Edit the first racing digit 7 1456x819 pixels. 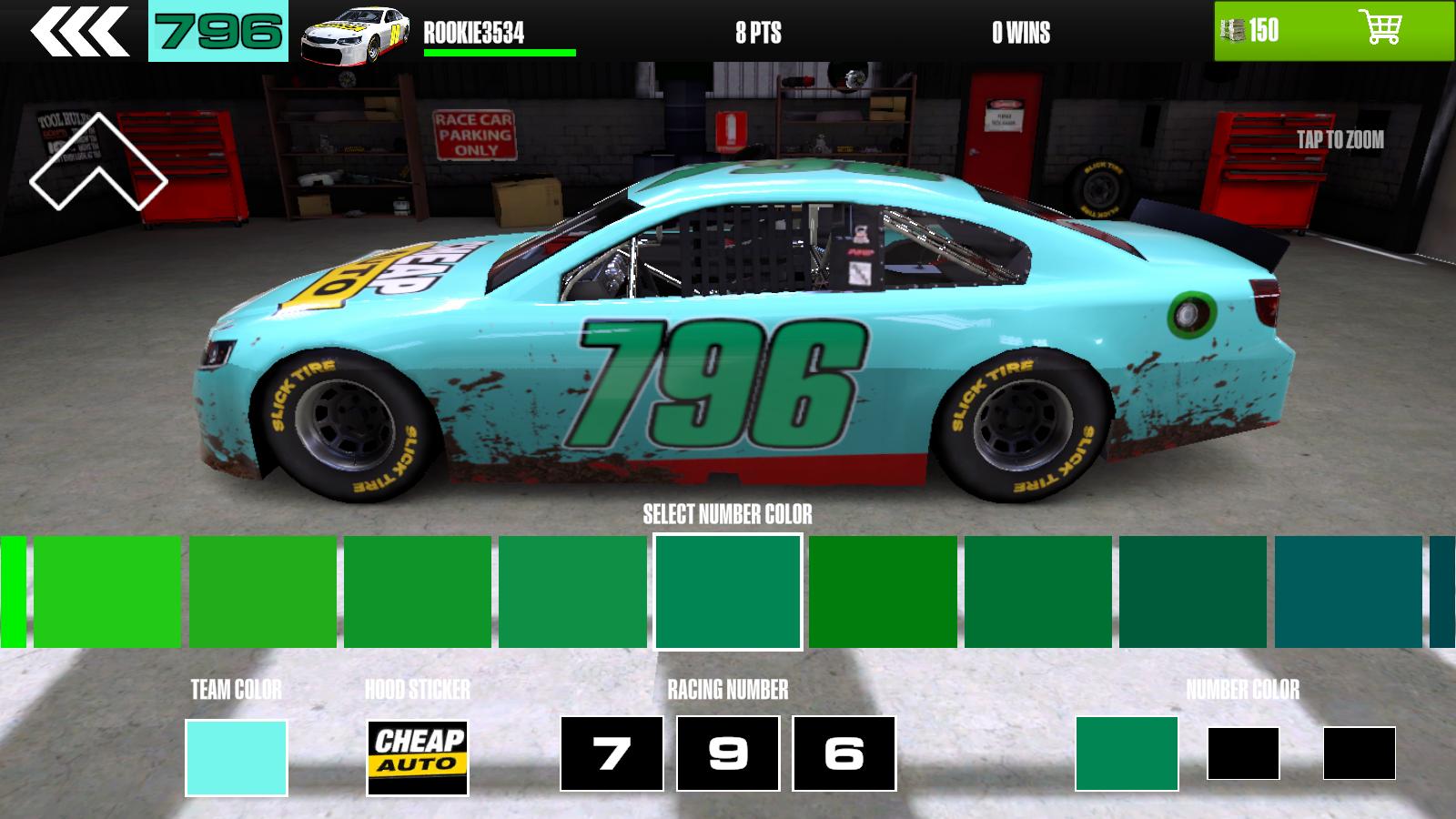612,753
